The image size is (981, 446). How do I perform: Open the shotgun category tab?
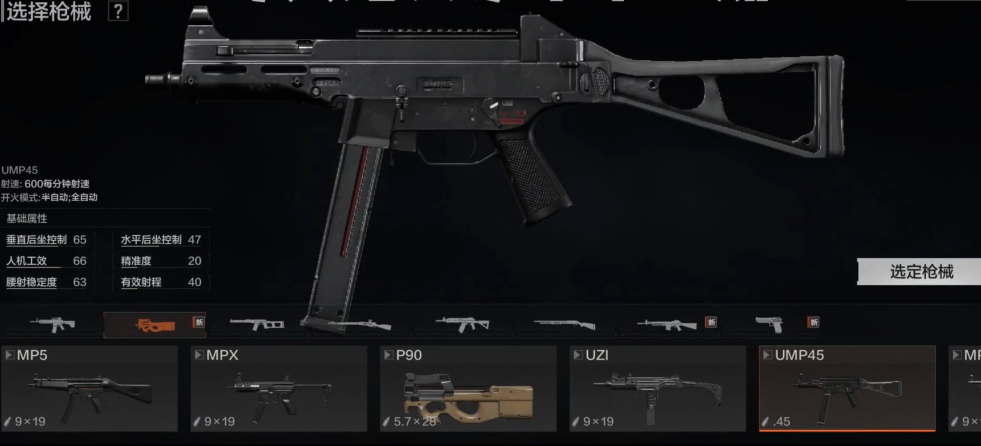click(564, 323)
